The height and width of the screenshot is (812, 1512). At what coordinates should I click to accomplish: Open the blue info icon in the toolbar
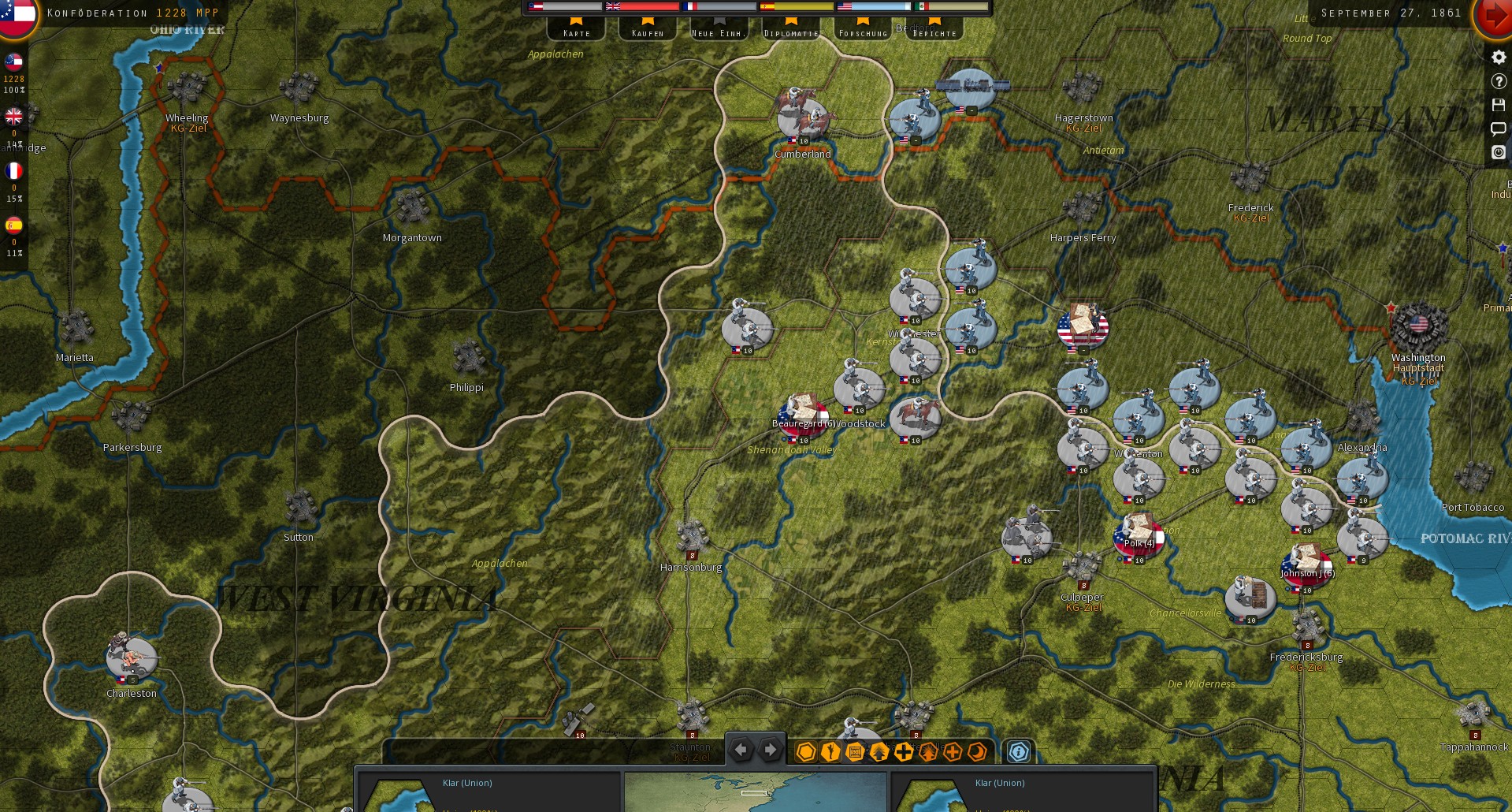(x=1019, y=753)
